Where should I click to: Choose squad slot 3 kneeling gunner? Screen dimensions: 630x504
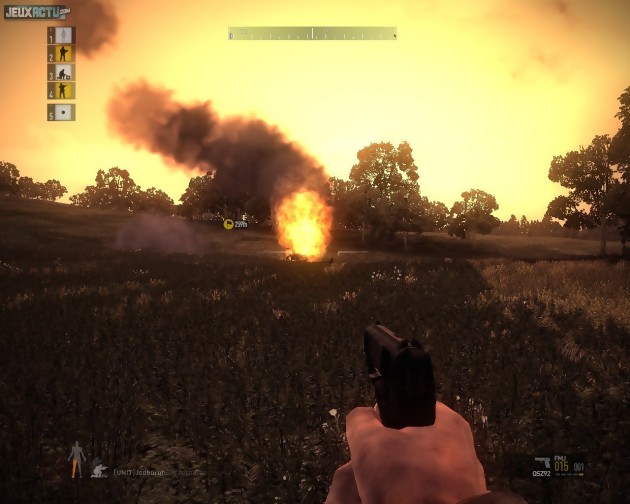[x=64, y=73]
